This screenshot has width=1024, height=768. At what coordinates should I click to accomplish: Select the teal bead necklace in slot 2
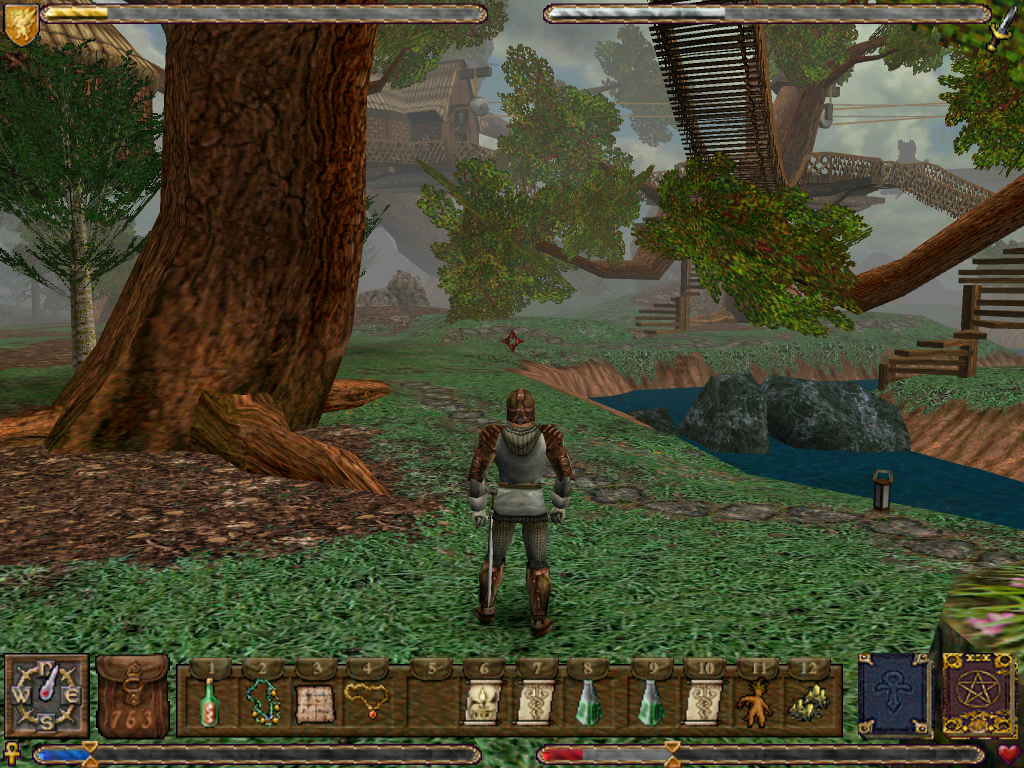pos(263,703)
